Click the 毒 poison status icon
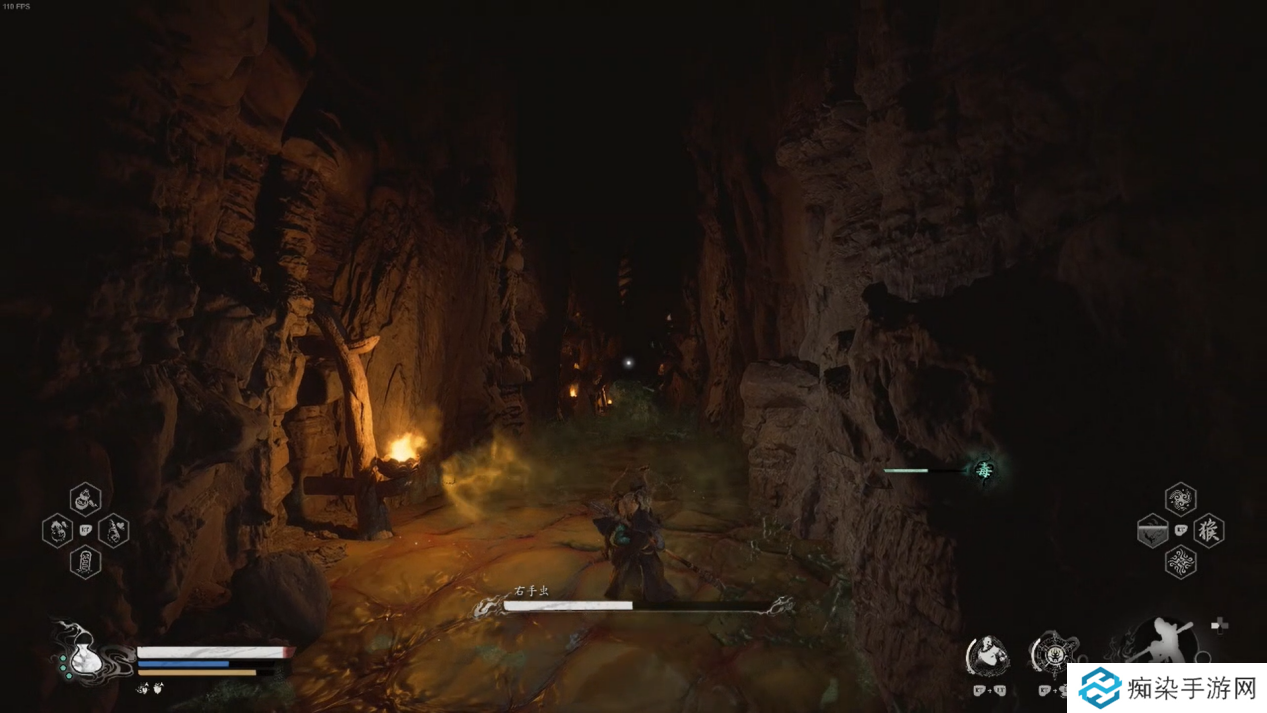 pos(984,470)
